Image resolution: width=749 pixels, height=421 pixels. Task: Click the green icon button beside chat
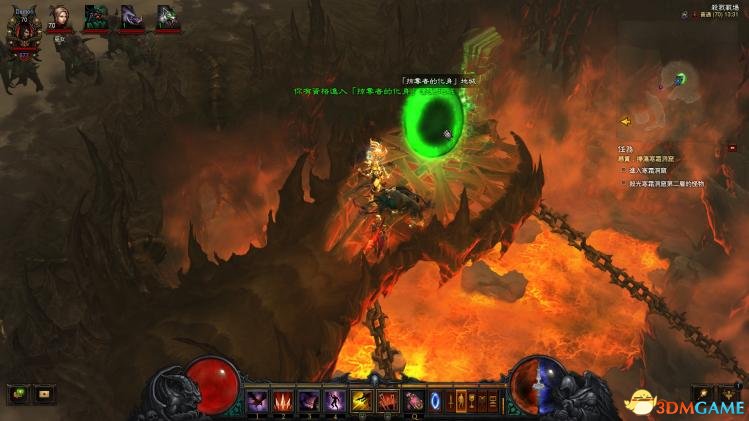click(18, 394)
